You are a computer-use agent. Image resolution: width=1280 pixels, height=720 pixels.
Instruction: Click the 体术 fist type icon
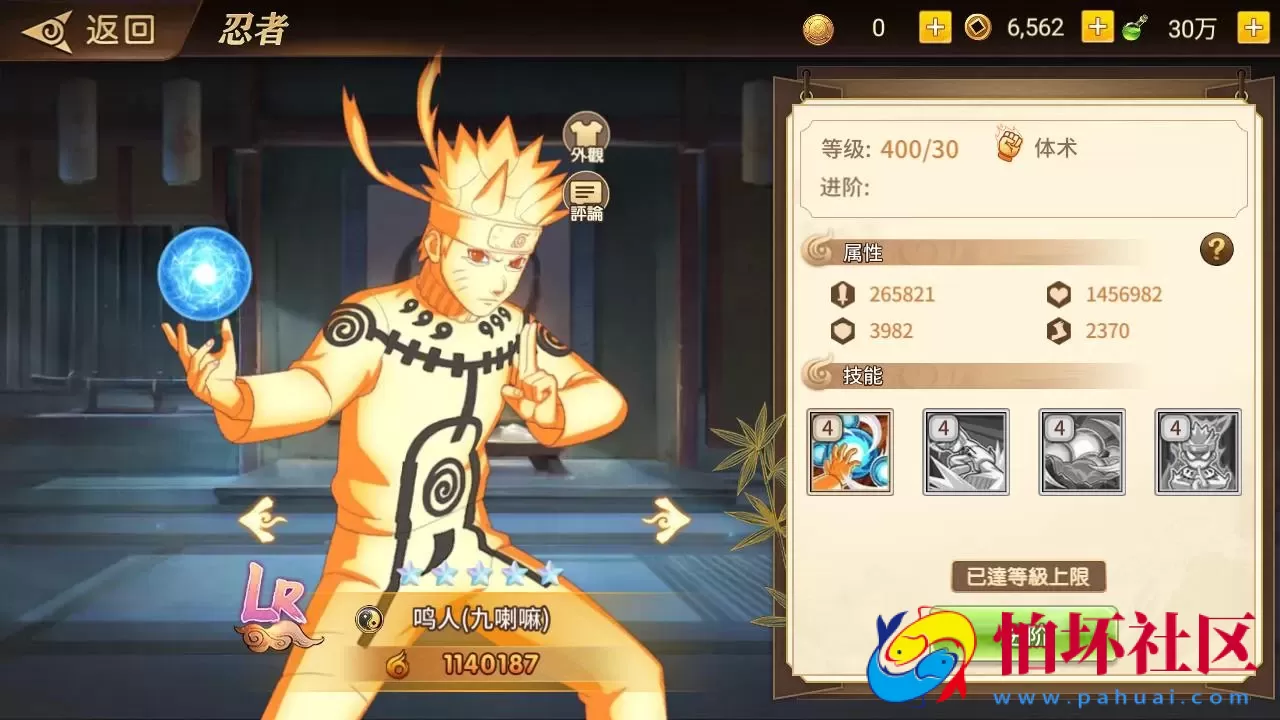1007,145
